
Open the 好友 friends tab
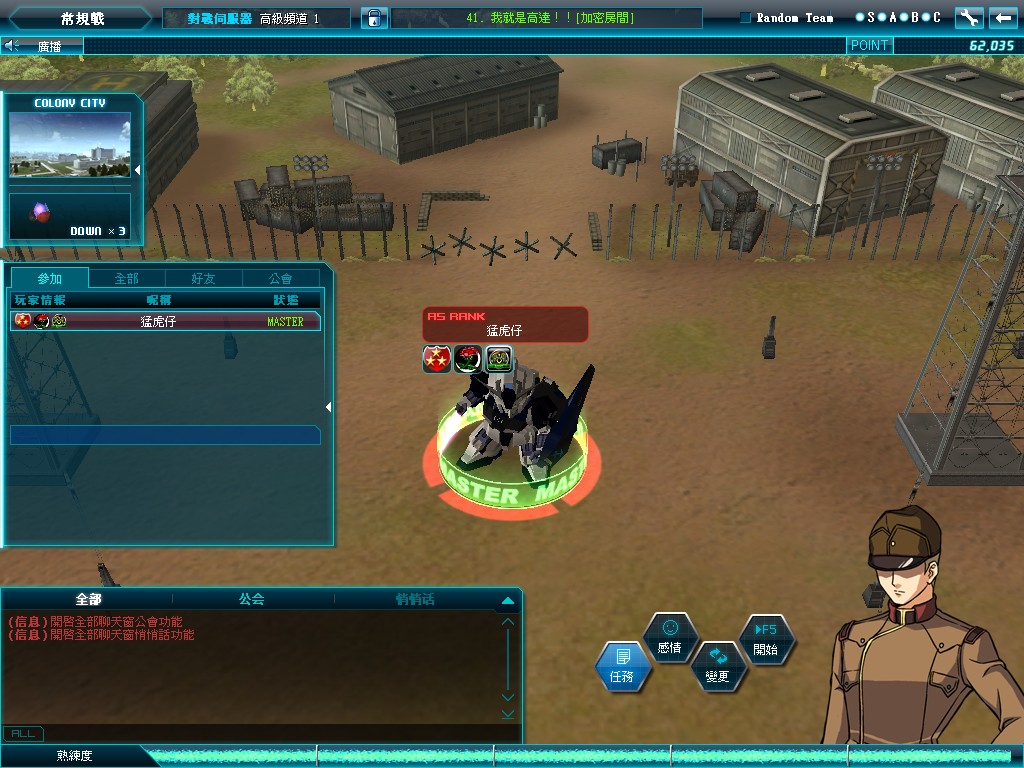(203, 278)
